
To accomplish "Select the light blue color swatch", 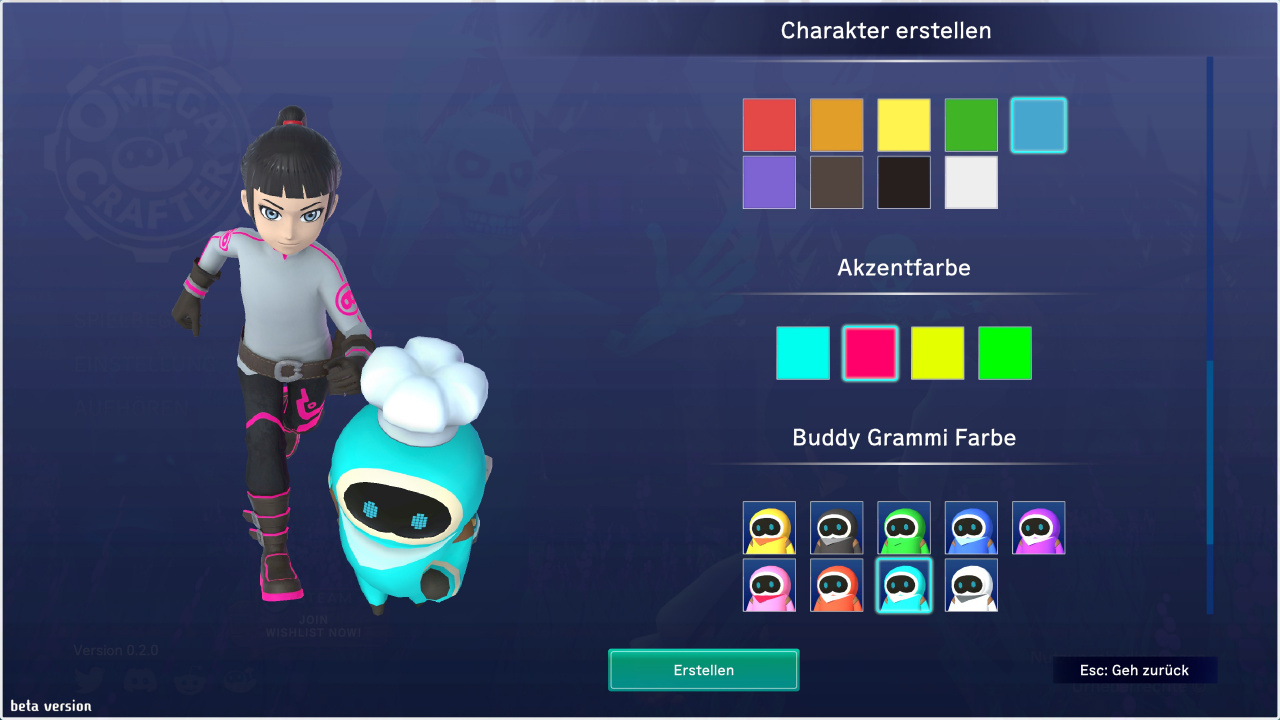I will pyautogui.click(x=1038, y=125).
